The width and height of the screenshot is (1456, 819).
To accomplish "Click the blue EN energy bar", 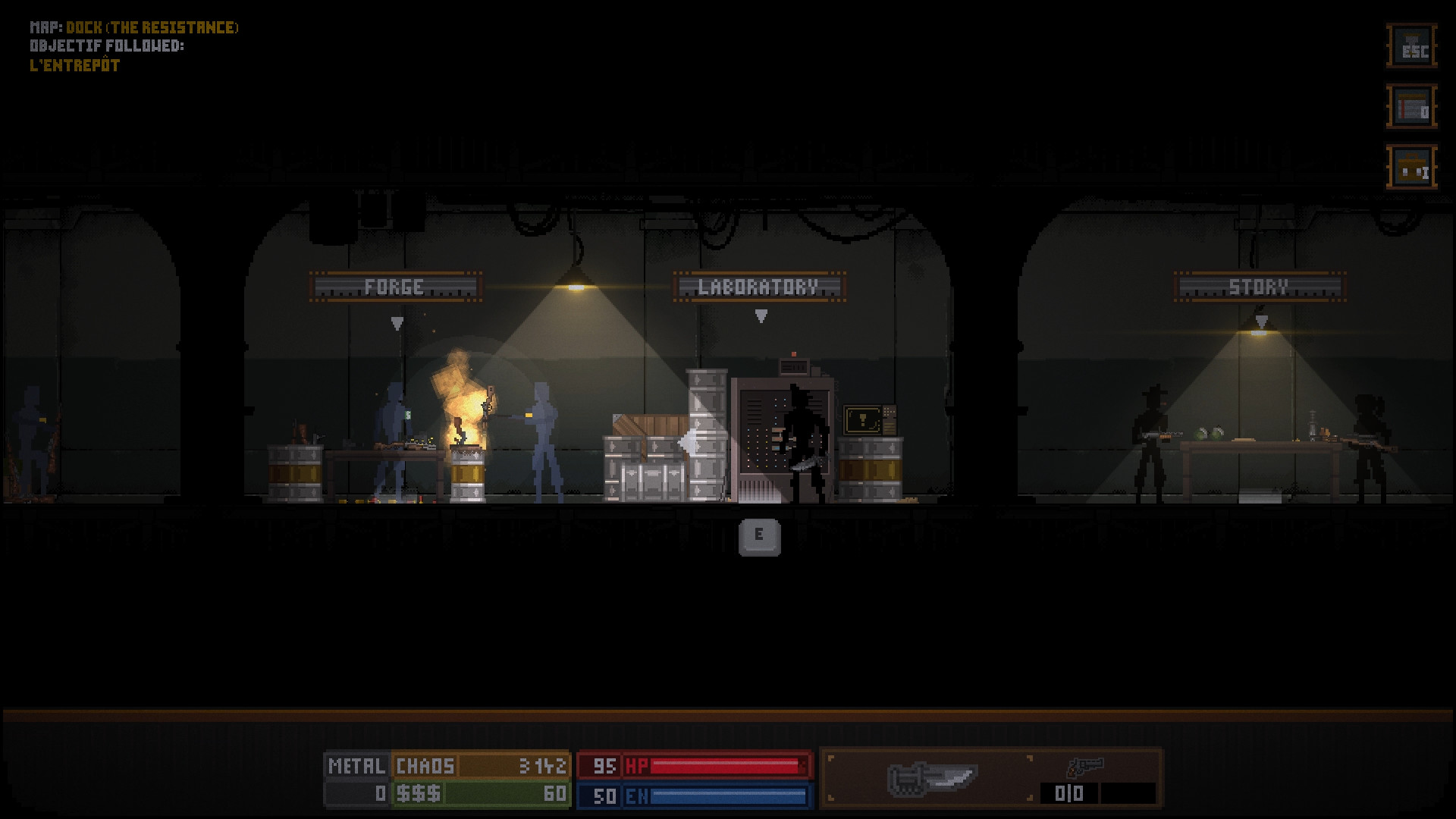I will [x=720, y=793].
